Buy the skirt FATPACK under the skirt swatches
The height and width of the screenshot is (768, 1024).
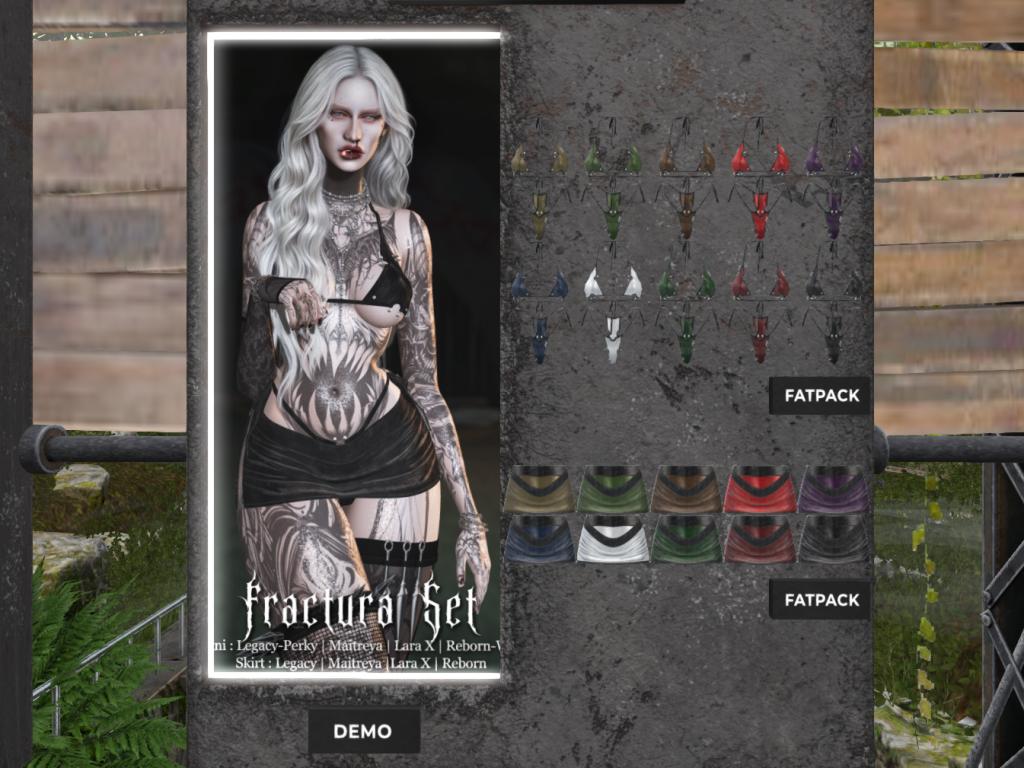point(821,600)
